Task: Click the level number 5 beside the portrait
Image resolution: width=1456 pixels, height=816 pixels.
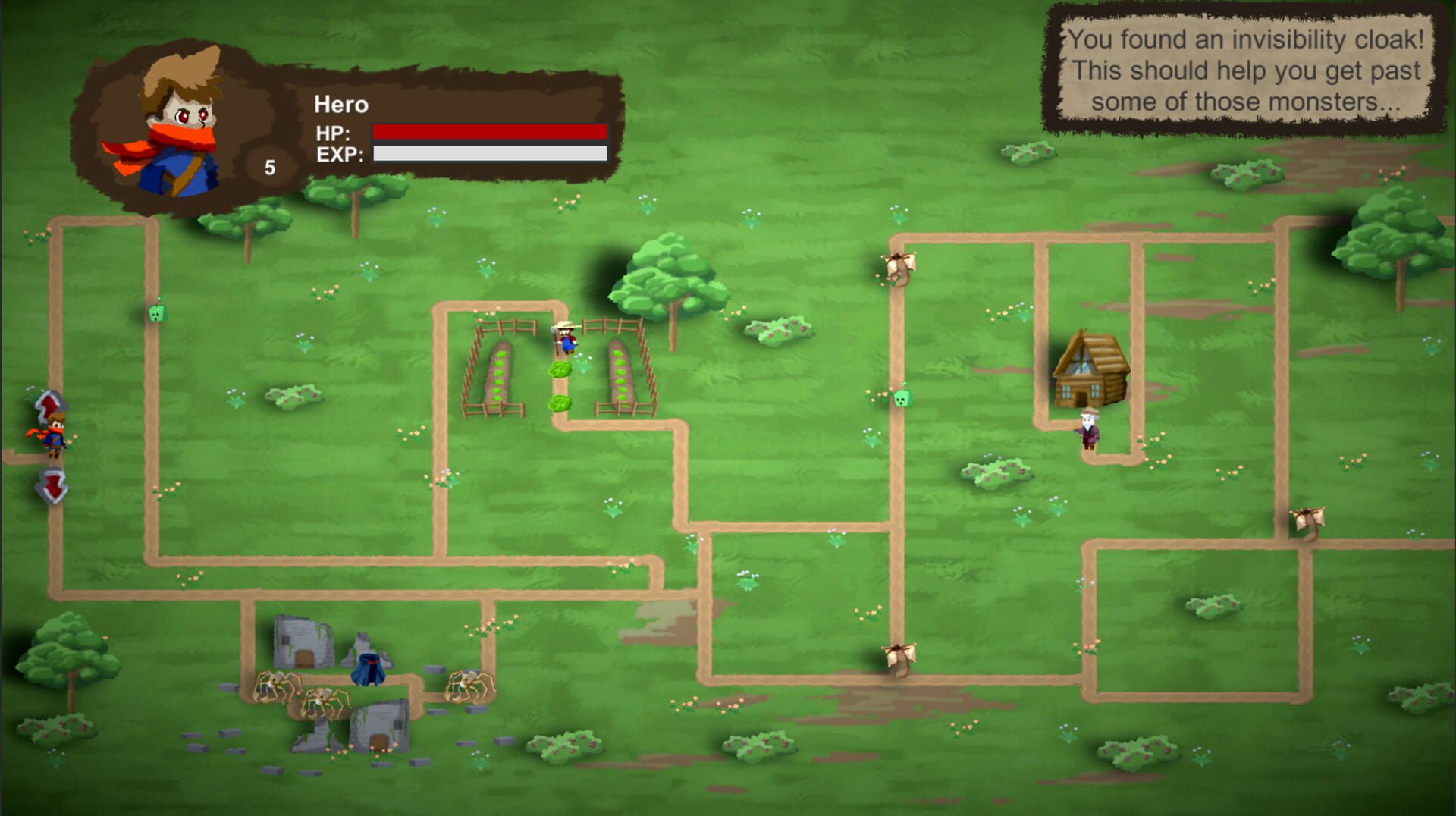Action: (270, 168)
